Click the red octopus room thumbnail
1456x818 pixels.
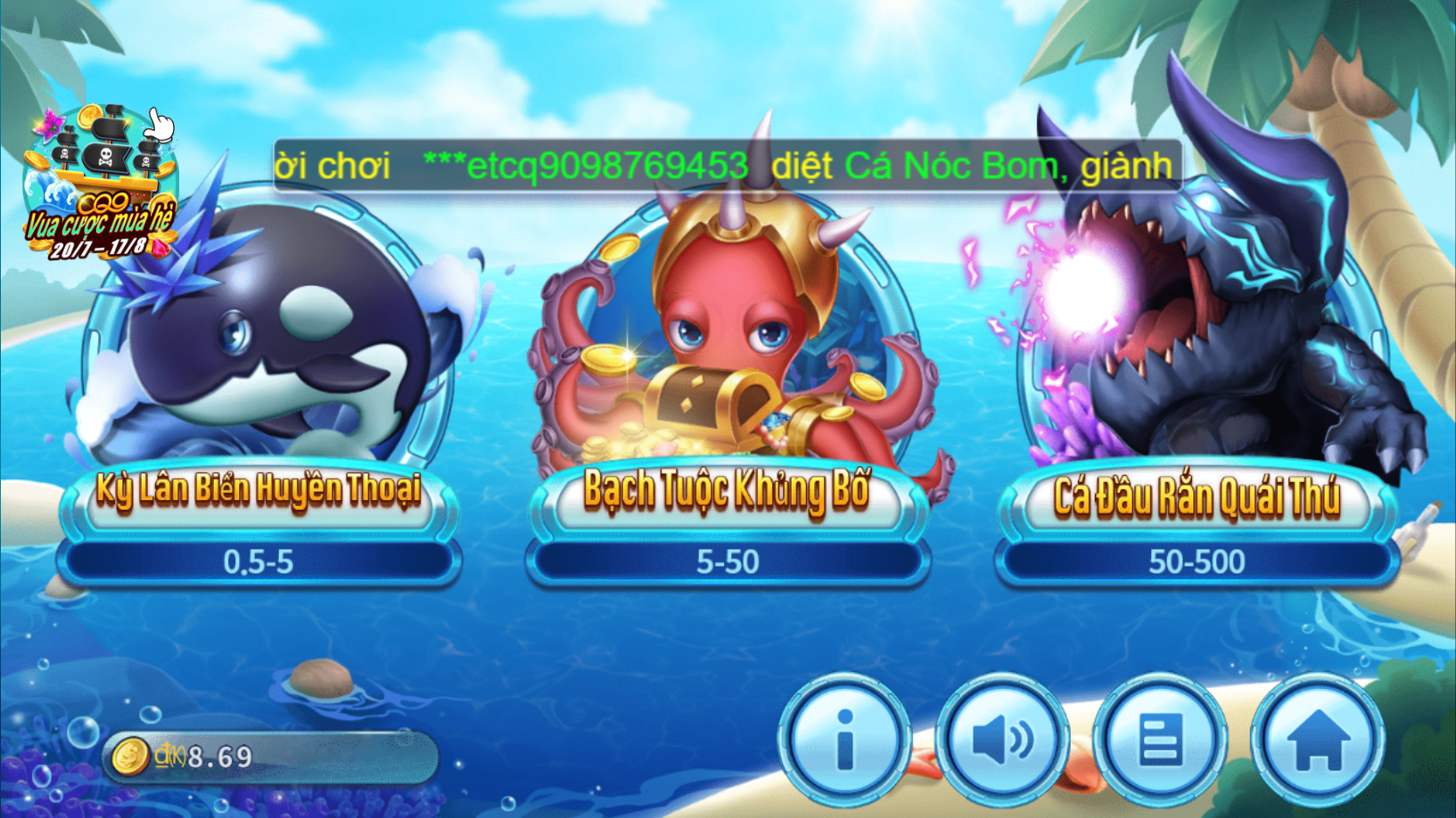(729, 339)
